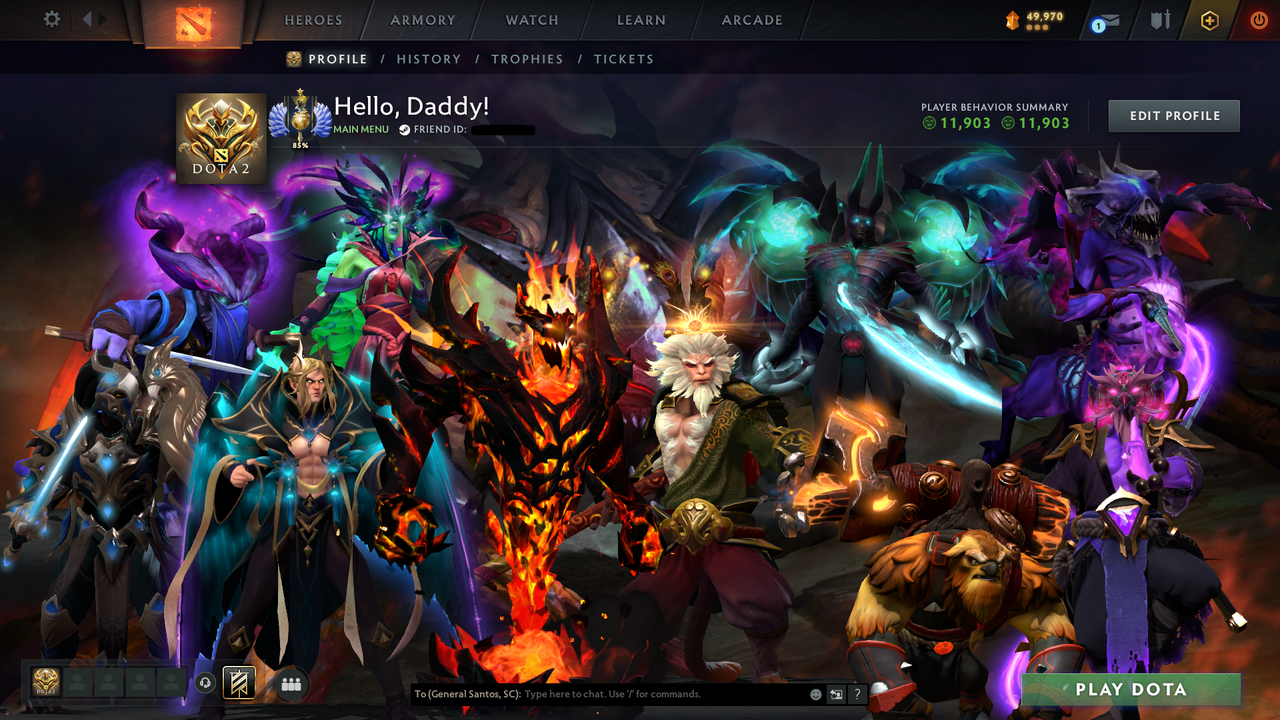
Task: Click the help question mark icon
Action: (858, 693)
